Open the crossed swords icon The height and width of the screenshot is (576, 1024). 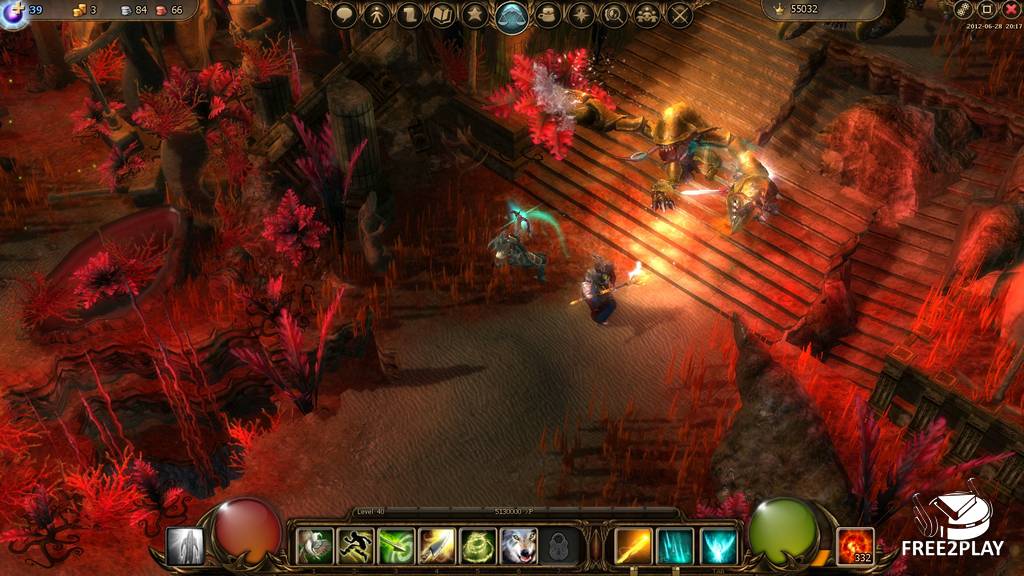pos(680,15)
